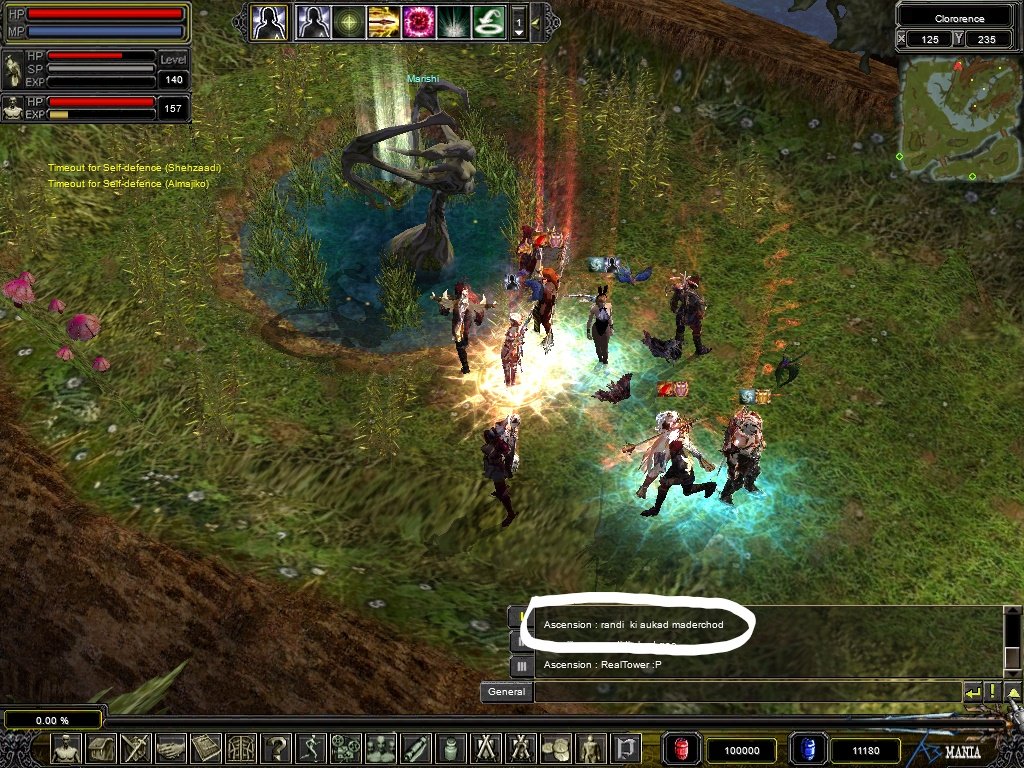Click the exclamation mark chat button
The width and height of the screenshot is (1024, 768).
coord(992,691)
